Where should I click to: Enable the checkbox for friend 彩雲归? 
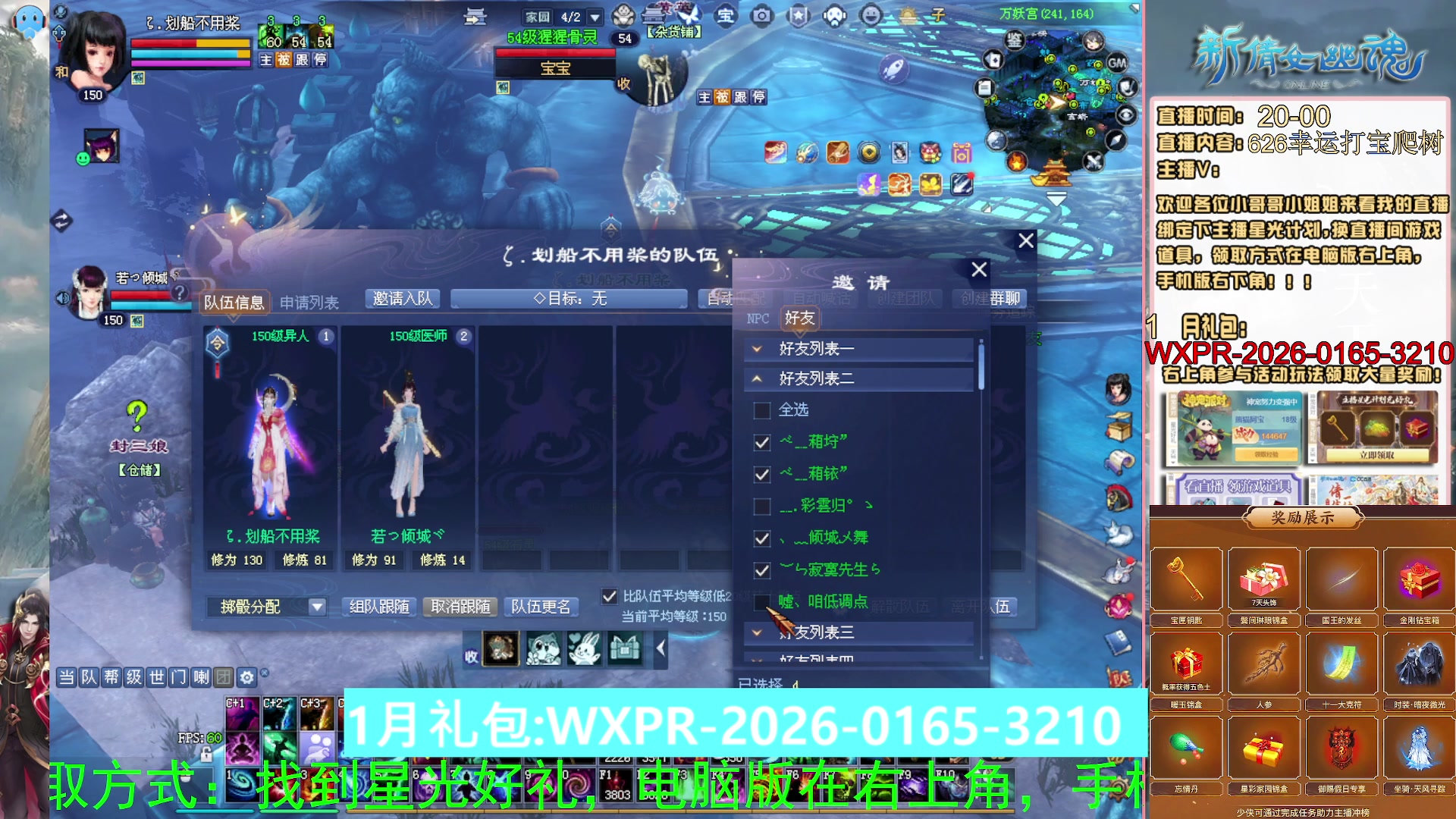click(761, 506)
